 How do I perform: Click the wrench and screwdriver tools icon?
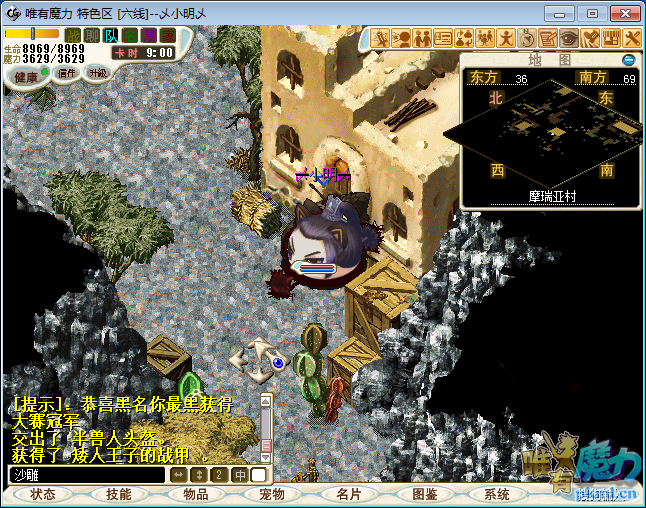pos(632,38)
